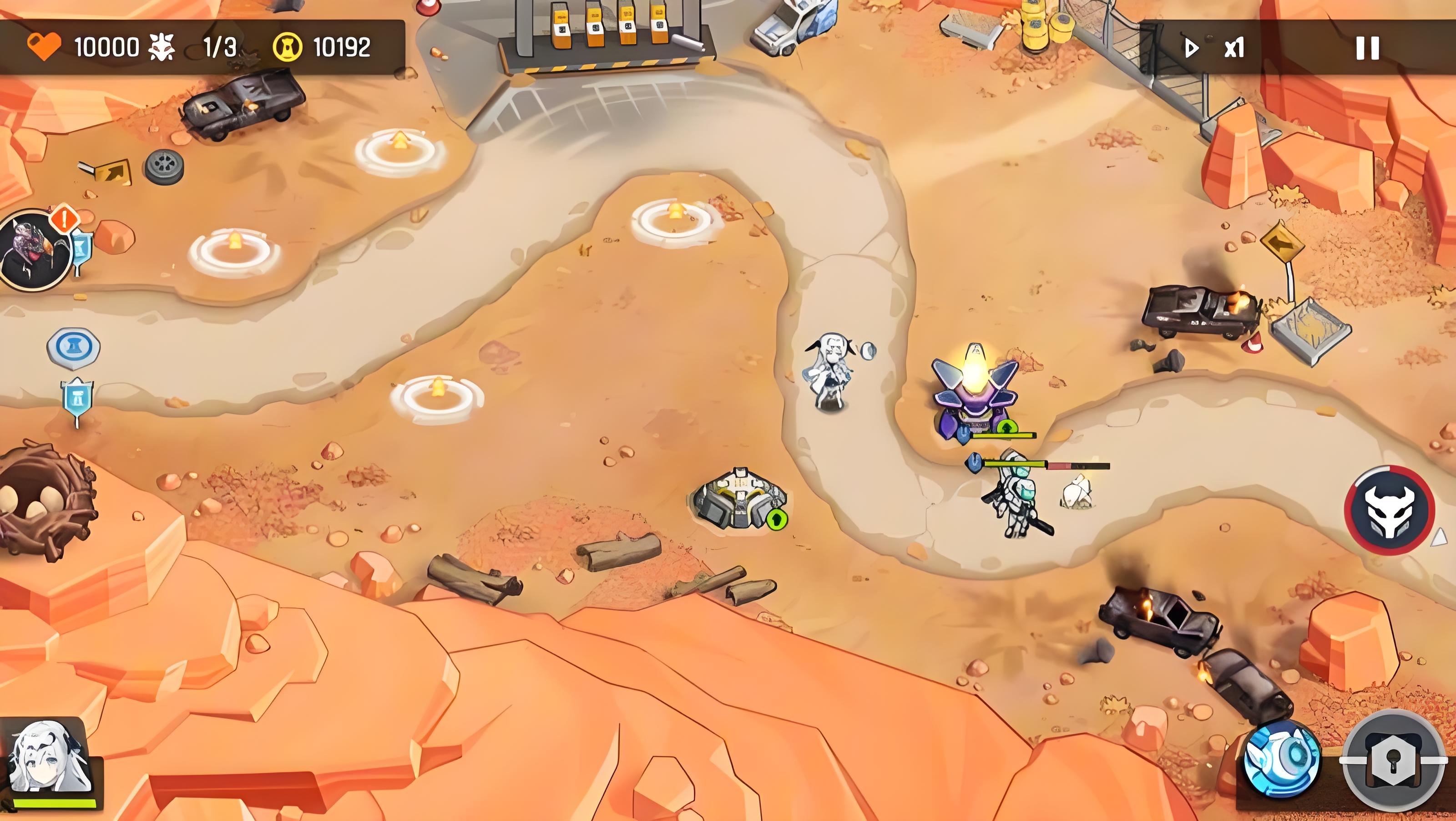Click the green badge on the gray bunker tower
The width and height of the screenshot is (1456, 821).
coord(777,518)
